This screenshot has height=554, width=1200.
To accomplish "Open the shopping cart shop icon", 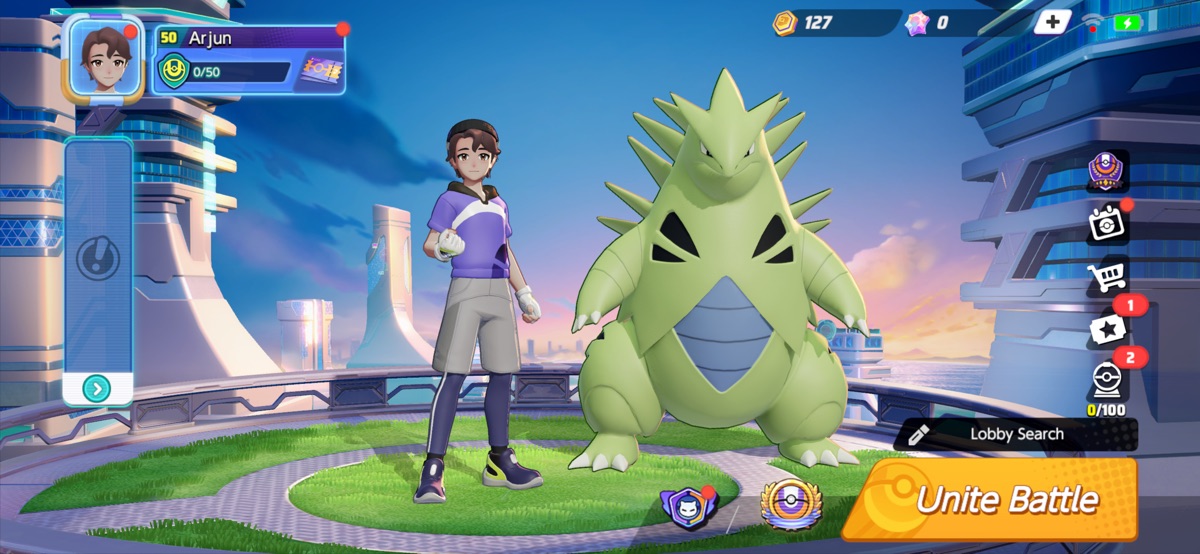I will tap(1107, 275).
